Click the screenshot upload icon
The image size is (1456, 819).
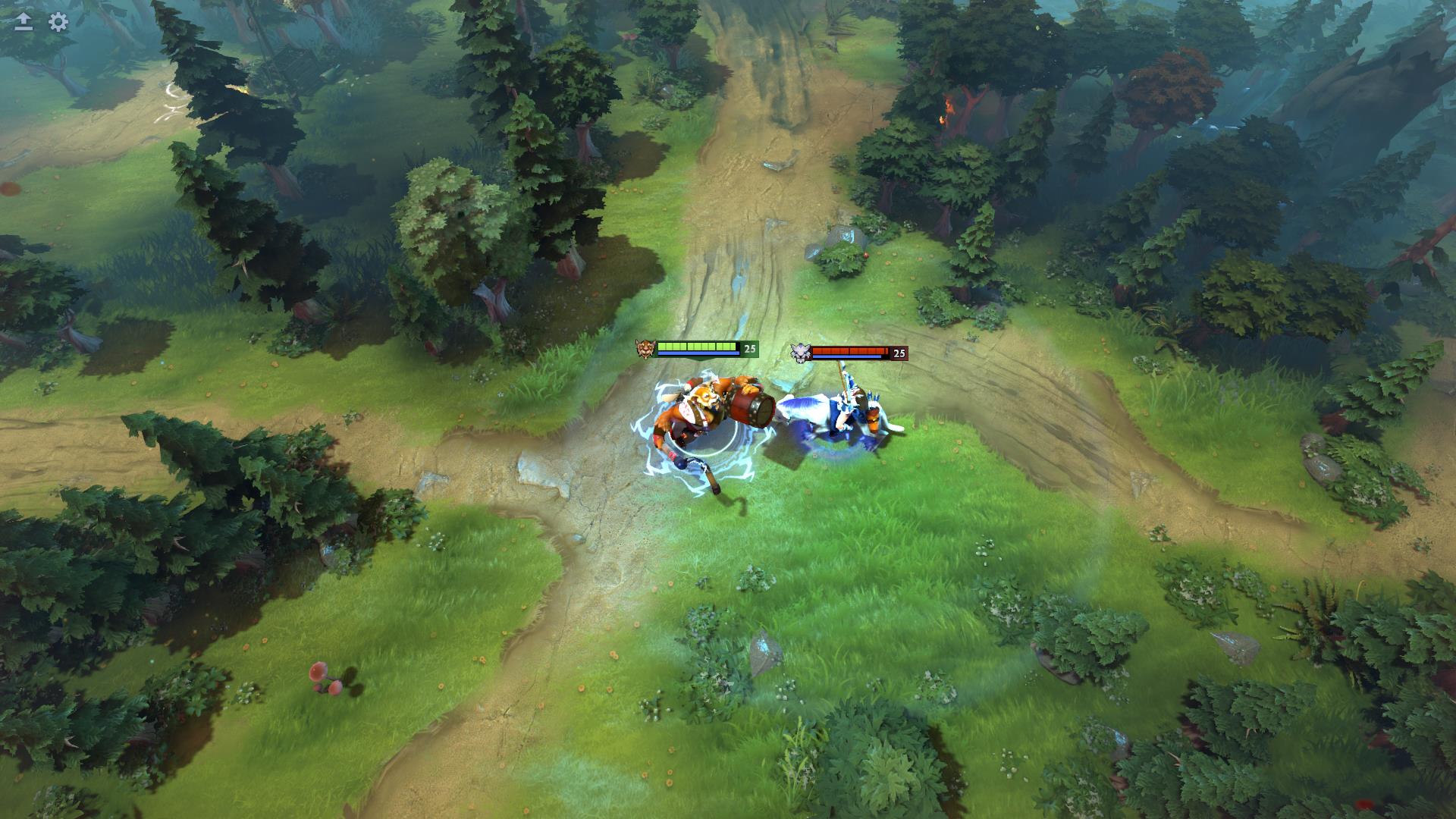pos(23,20)
